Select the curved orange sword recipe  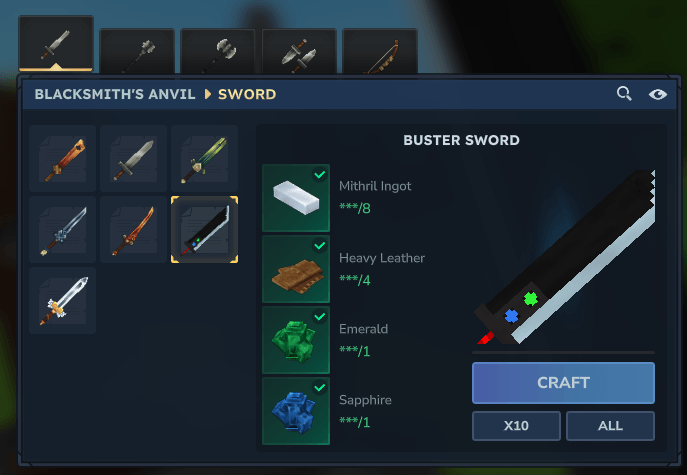tap(134, 230)
